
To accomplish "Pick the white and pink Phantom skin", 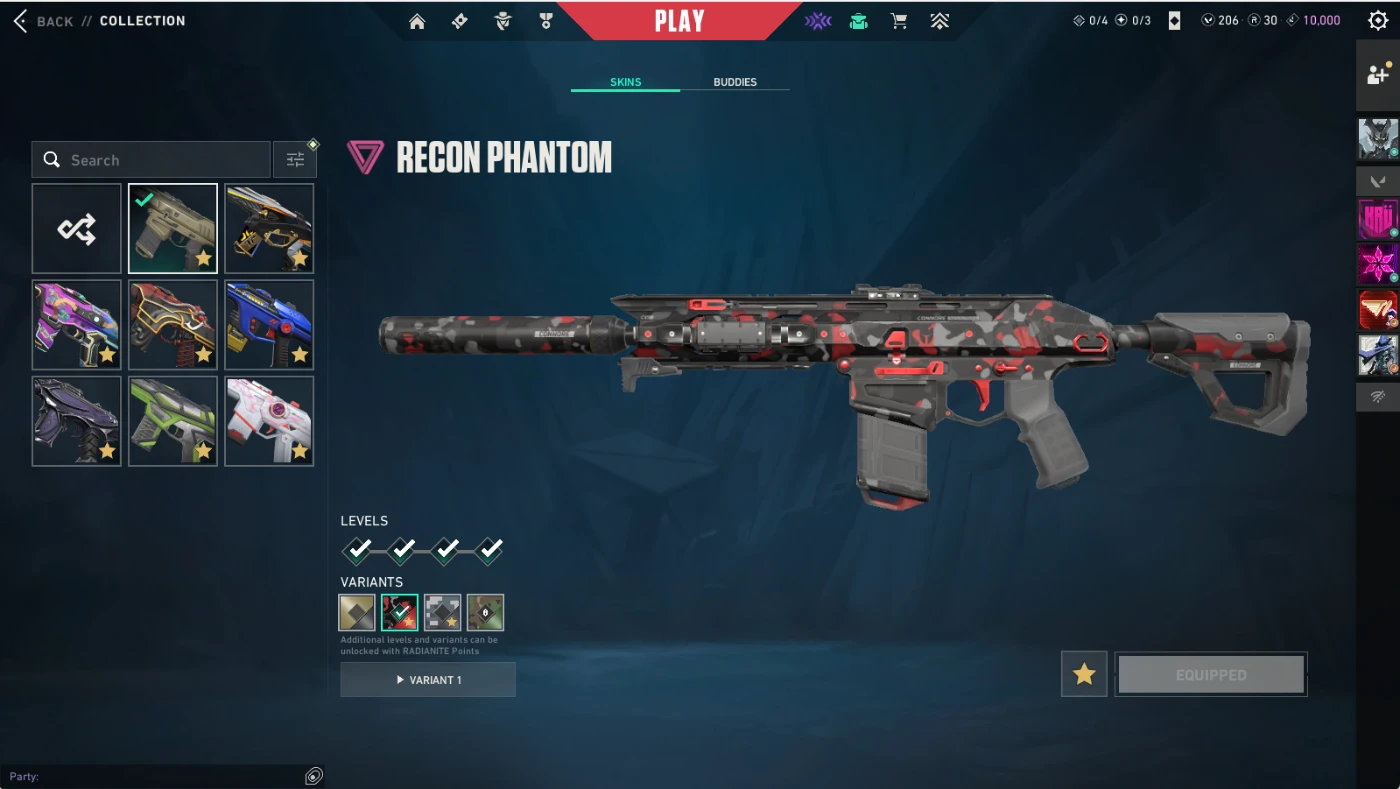I will pos(269,421).
